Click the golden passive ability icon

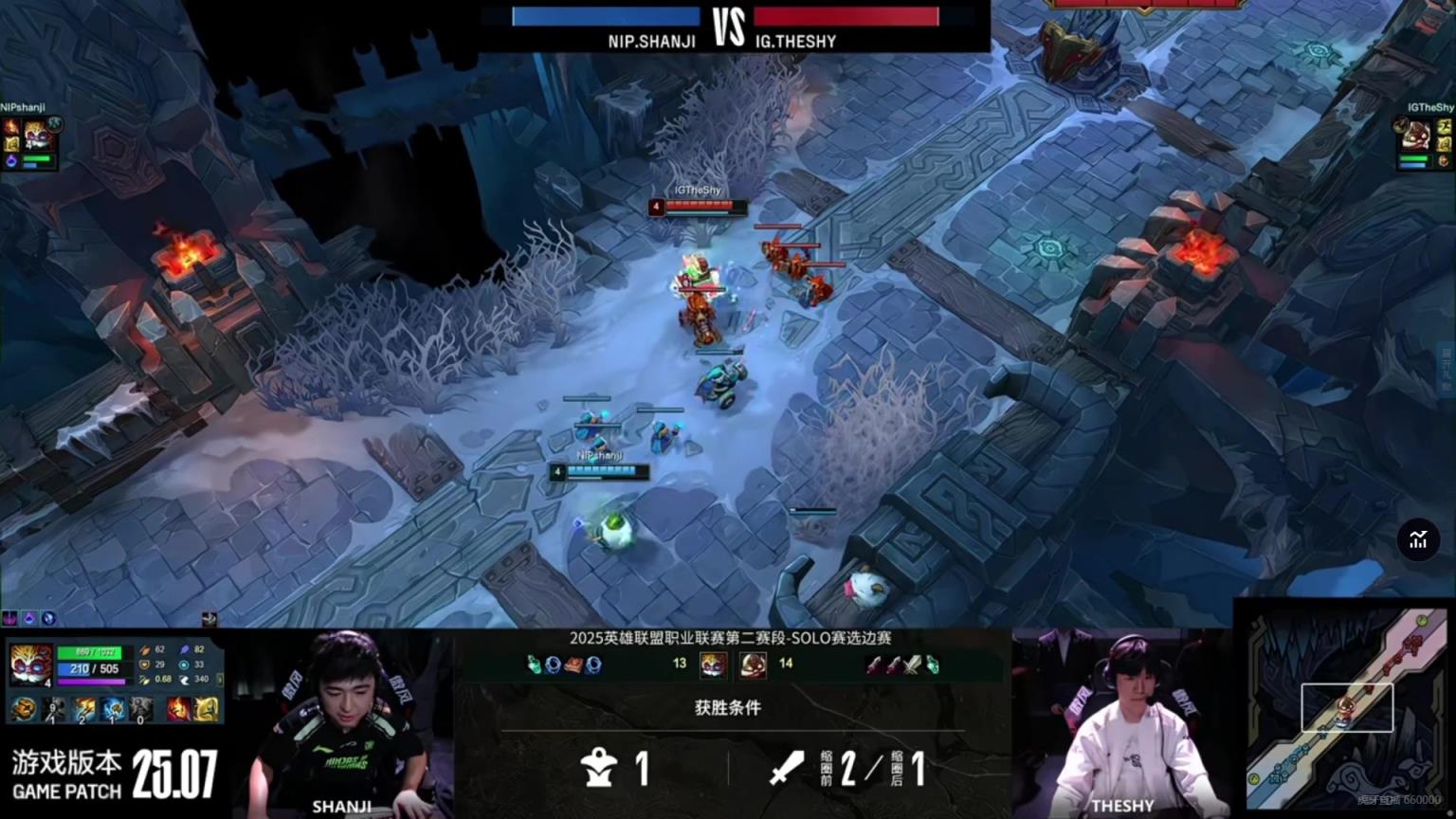(x=24, y=708)
